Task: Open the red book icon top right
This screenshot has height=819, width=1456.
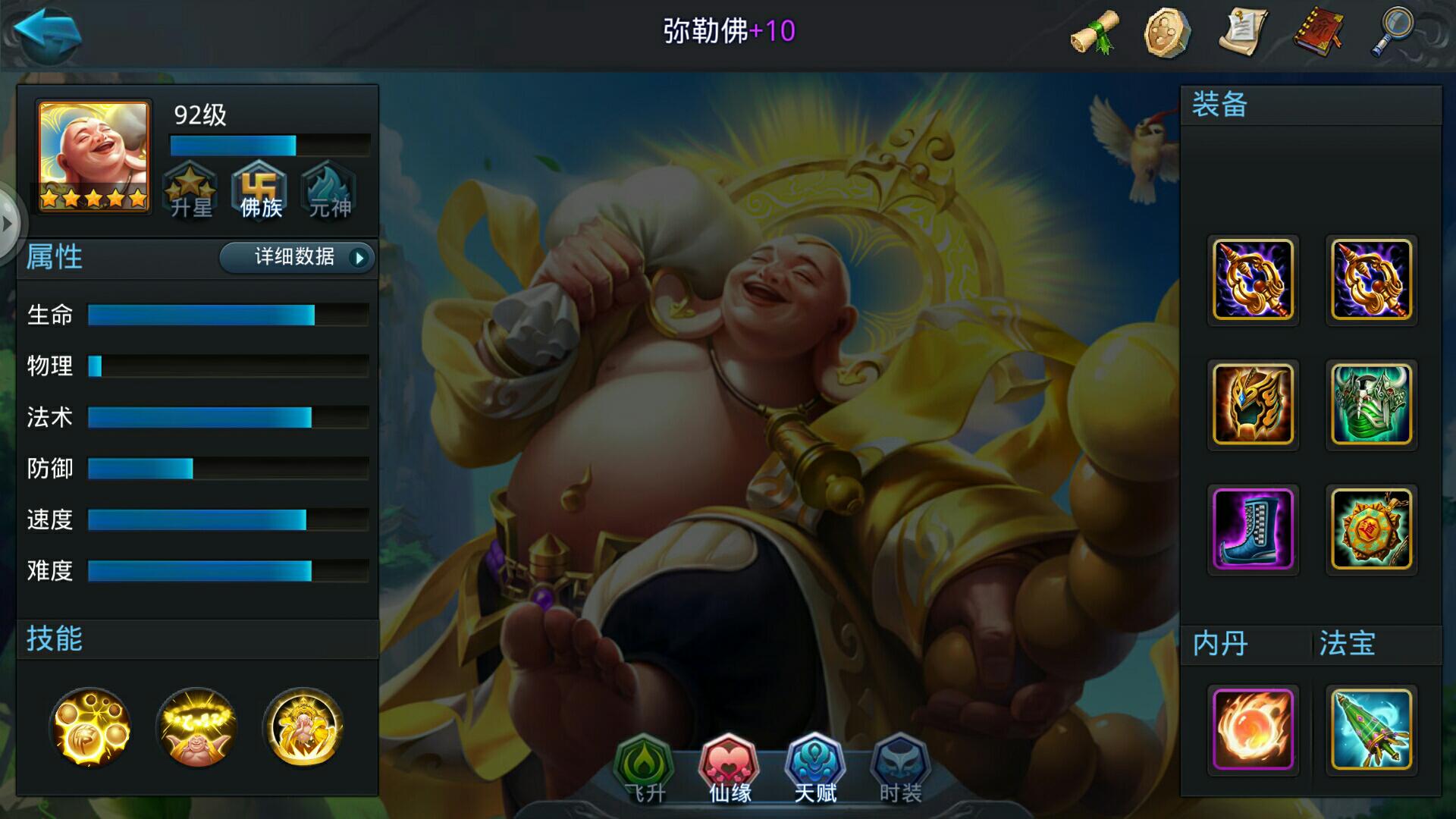Action: [1319, 32]
